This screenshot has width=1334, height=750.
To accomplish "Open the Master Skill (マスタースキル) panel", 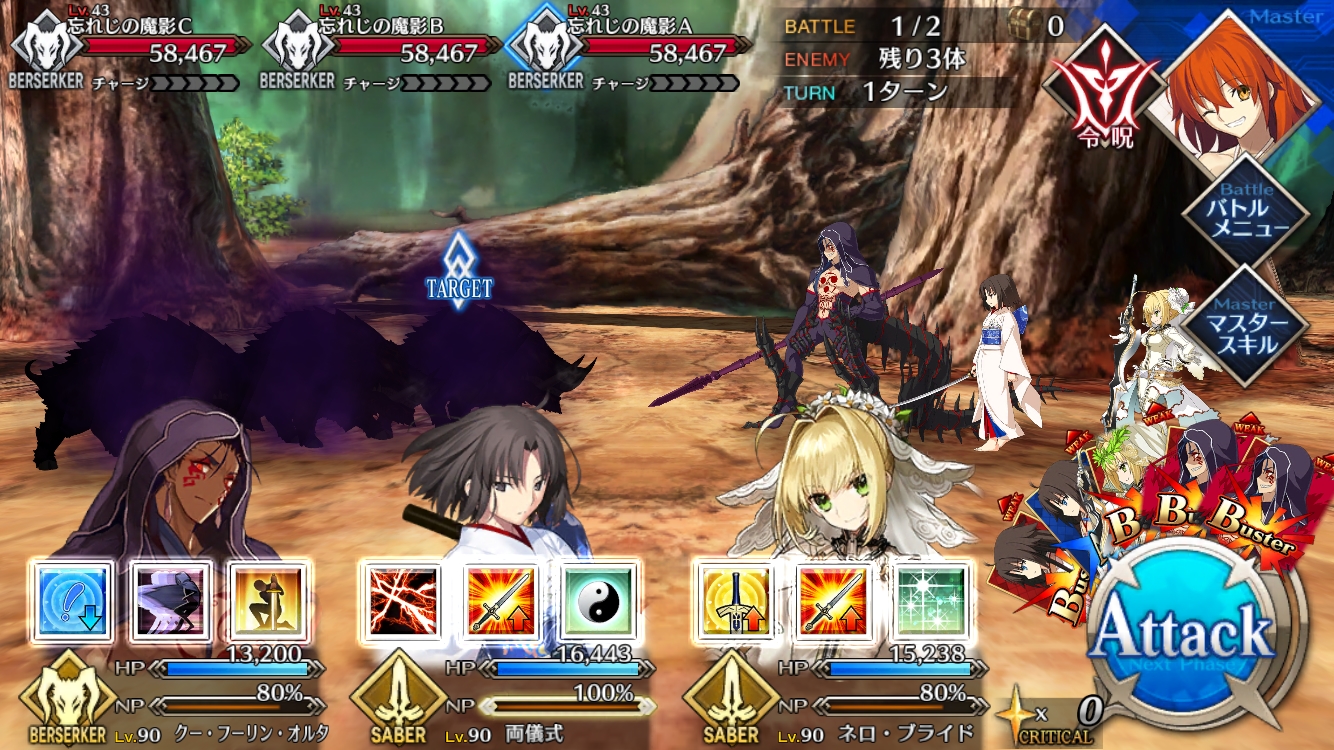I will coord(1245,325).
